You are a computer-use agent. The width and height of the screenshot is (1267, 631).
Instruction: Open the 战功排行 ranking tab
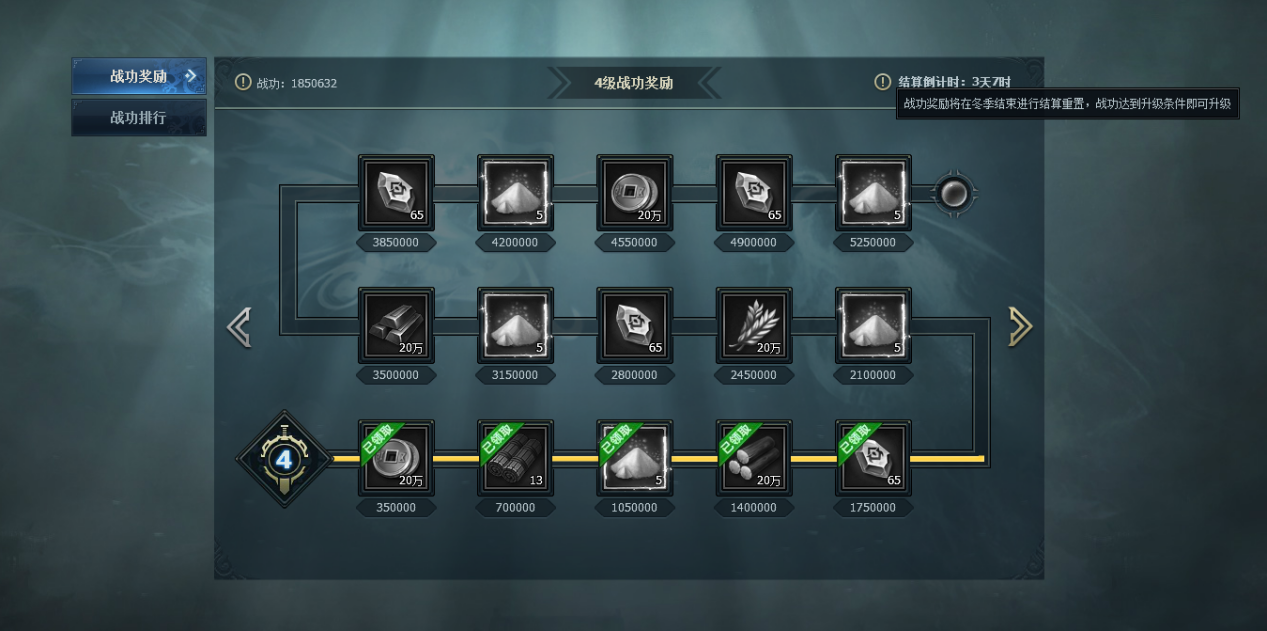pos(138,118)
